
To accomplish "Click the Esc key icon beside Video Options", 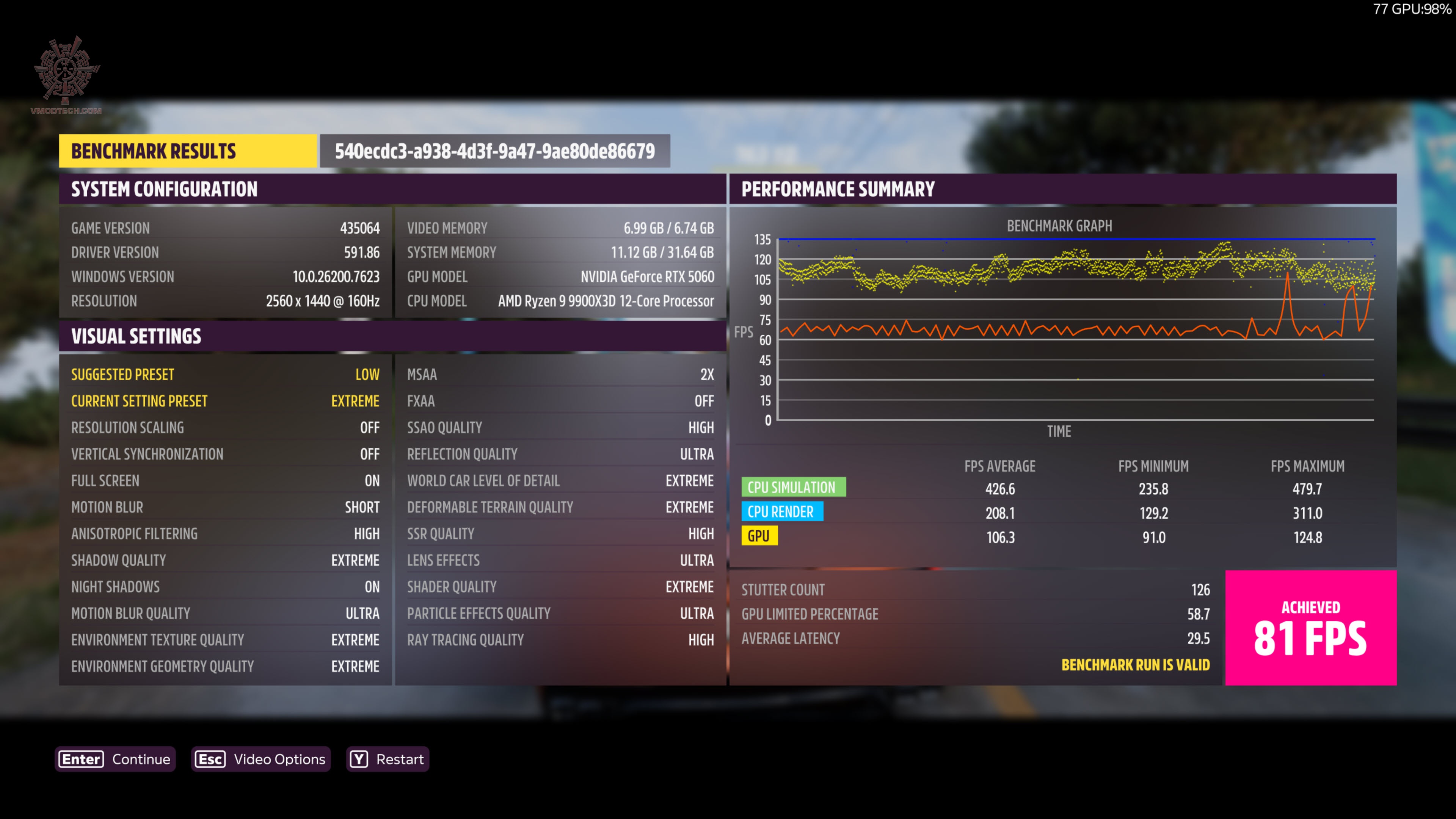I will tap(210, 759).
